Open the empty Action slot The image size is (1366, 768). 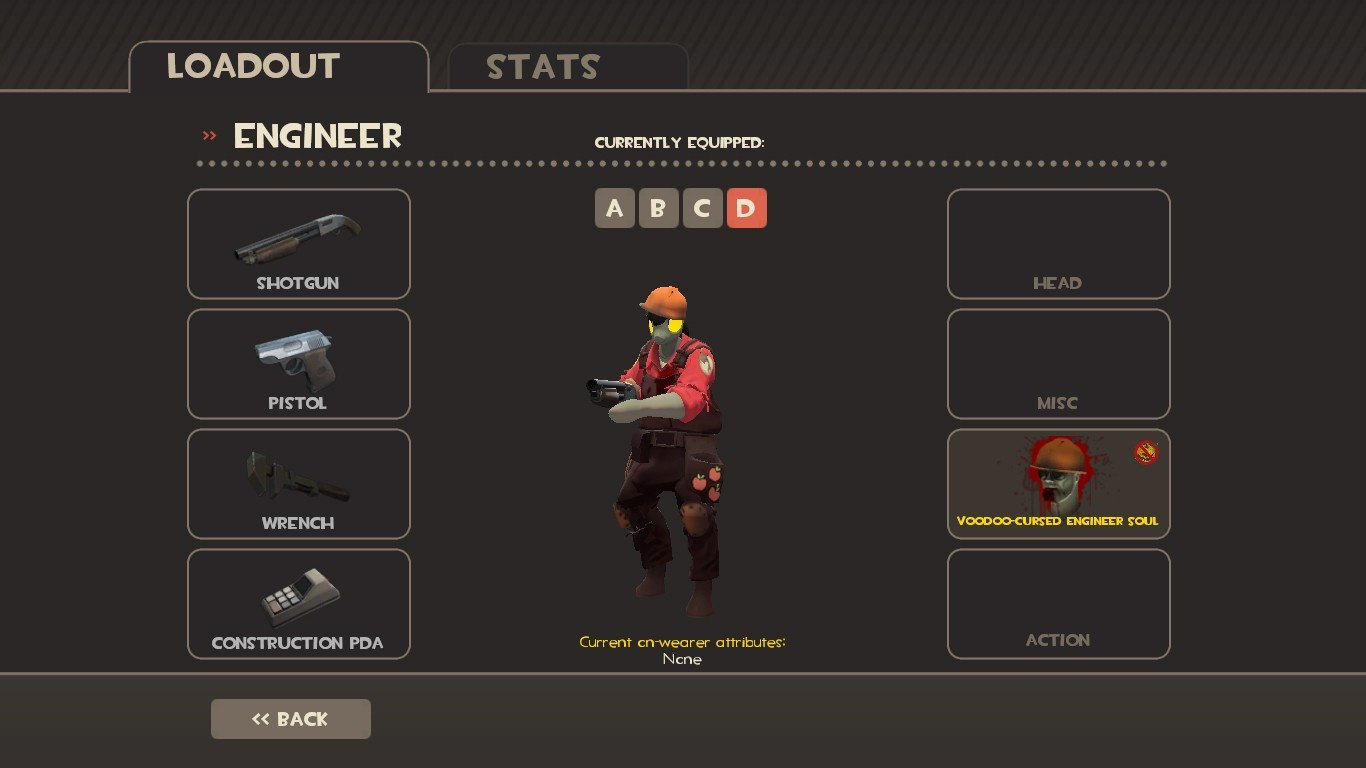pyautogui.click(x=1058, y=604)
